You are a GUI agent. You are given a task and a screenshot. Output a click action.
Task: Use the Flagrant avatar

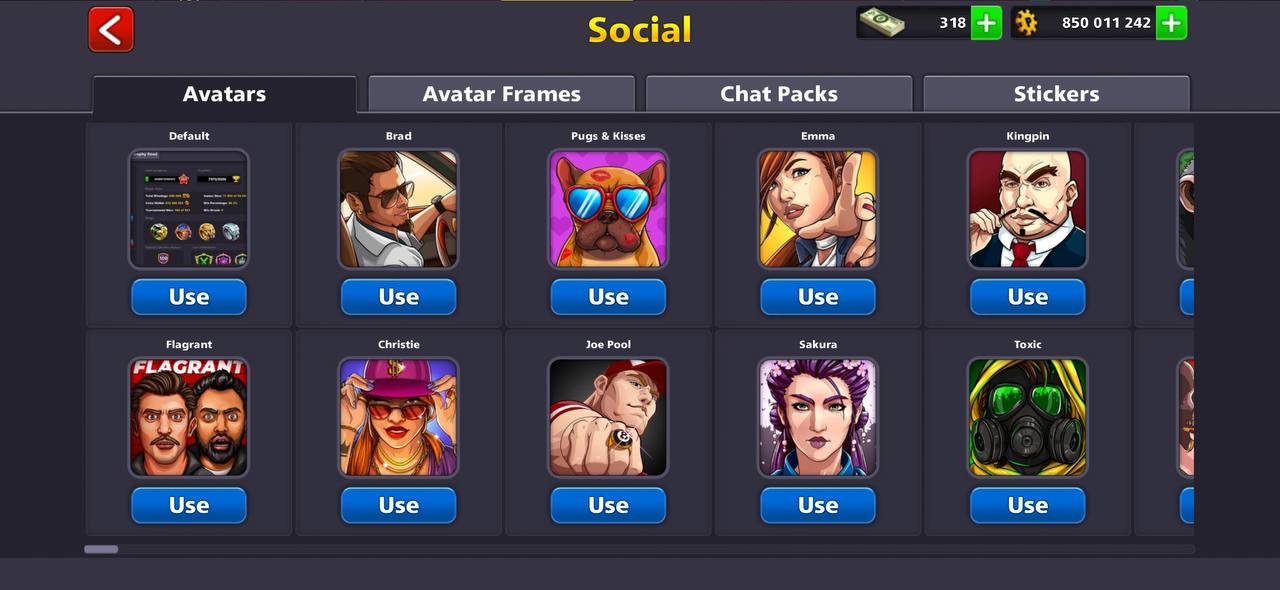(189, 505)
